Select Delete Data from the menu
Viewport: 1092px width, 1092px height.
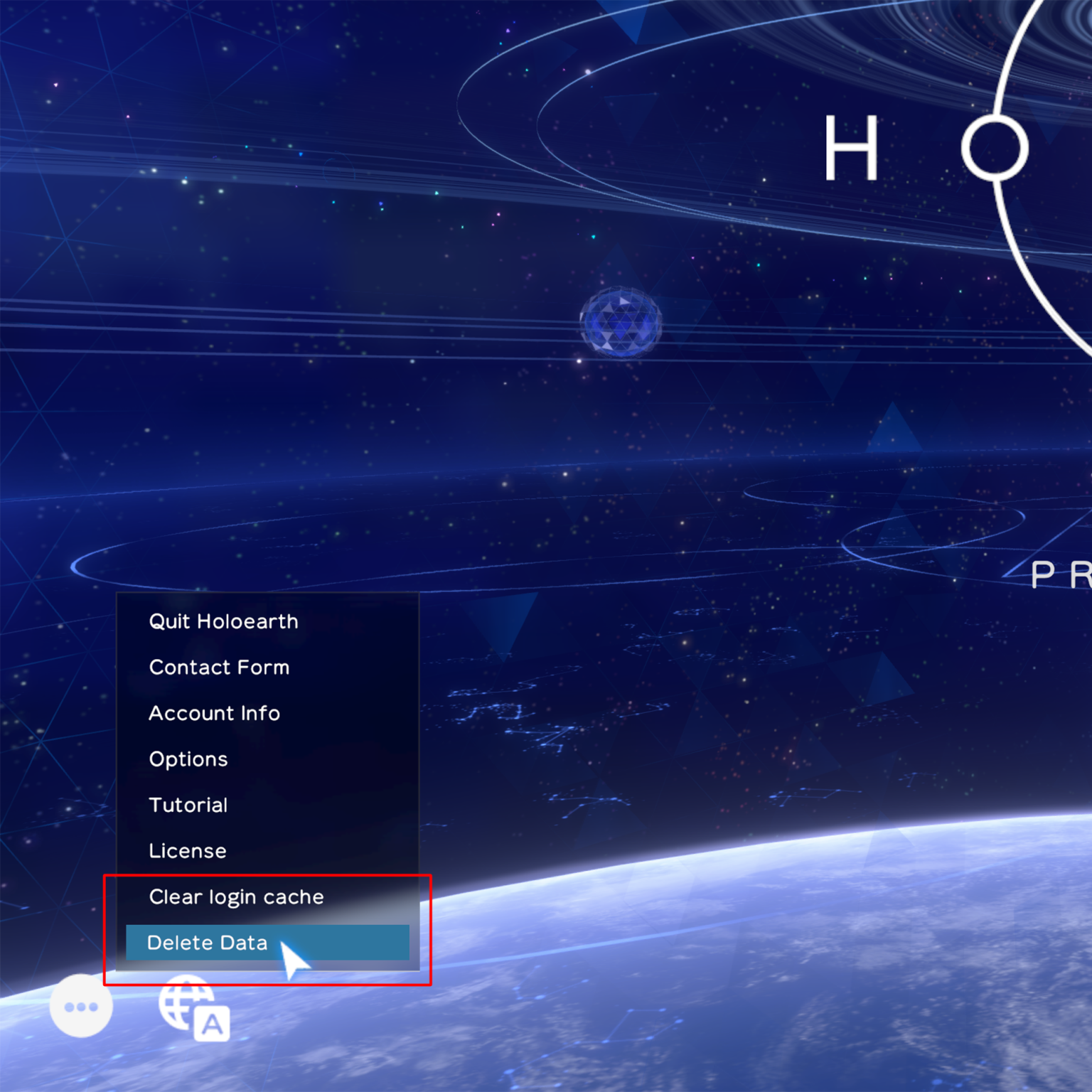pyautogui.click(x=207, y=943)
